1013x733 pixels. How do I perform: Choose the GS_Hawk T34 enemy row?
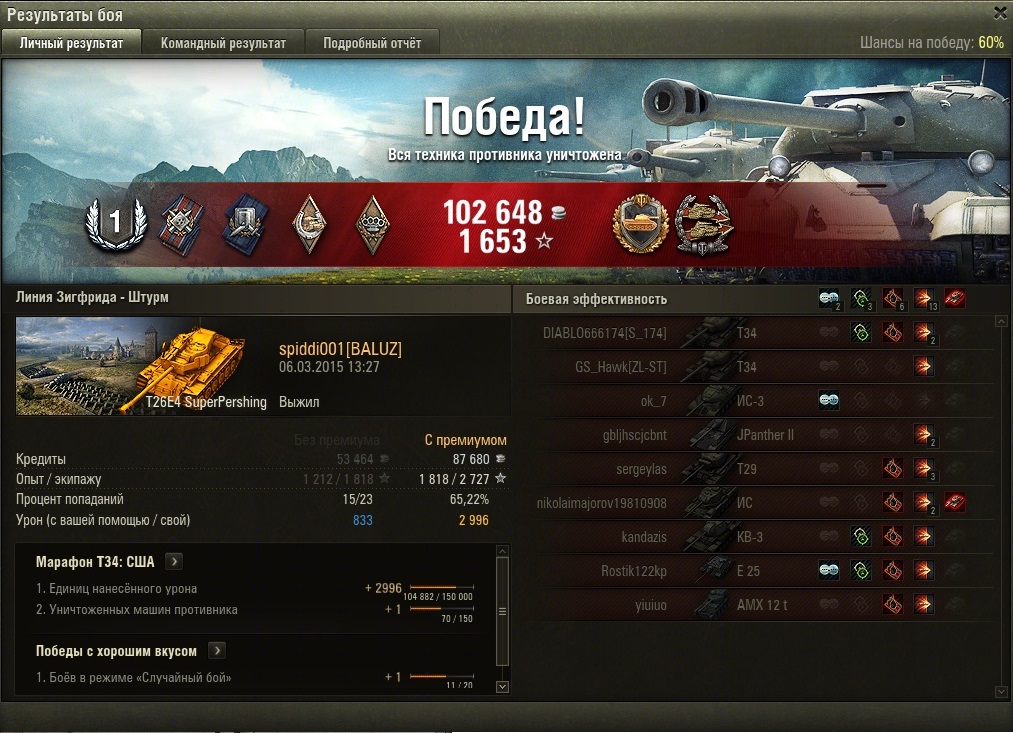click(750, 367)
